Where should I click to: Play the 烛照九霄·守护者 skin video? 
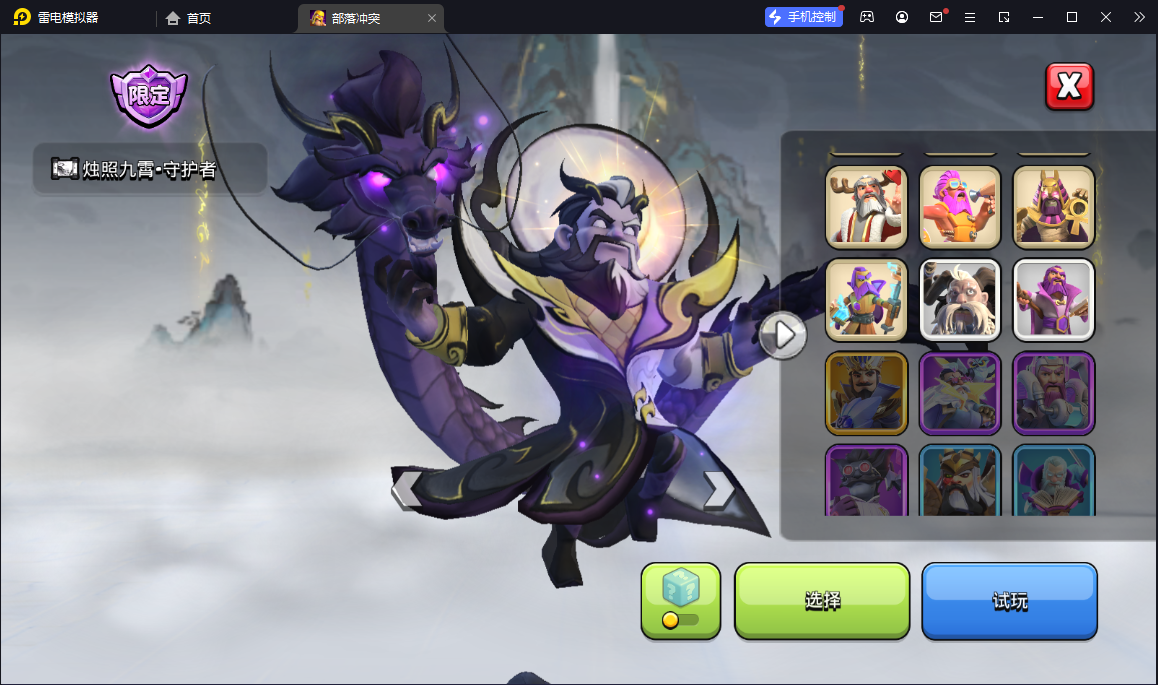[66, 169]
